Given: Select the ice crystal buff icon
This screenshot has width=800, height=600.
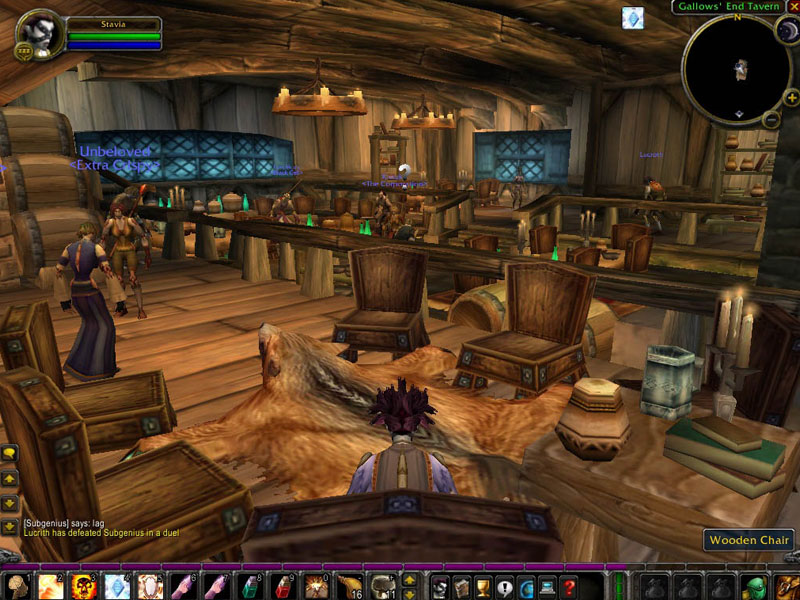Looking at the screenshot, I should [633, 17].
